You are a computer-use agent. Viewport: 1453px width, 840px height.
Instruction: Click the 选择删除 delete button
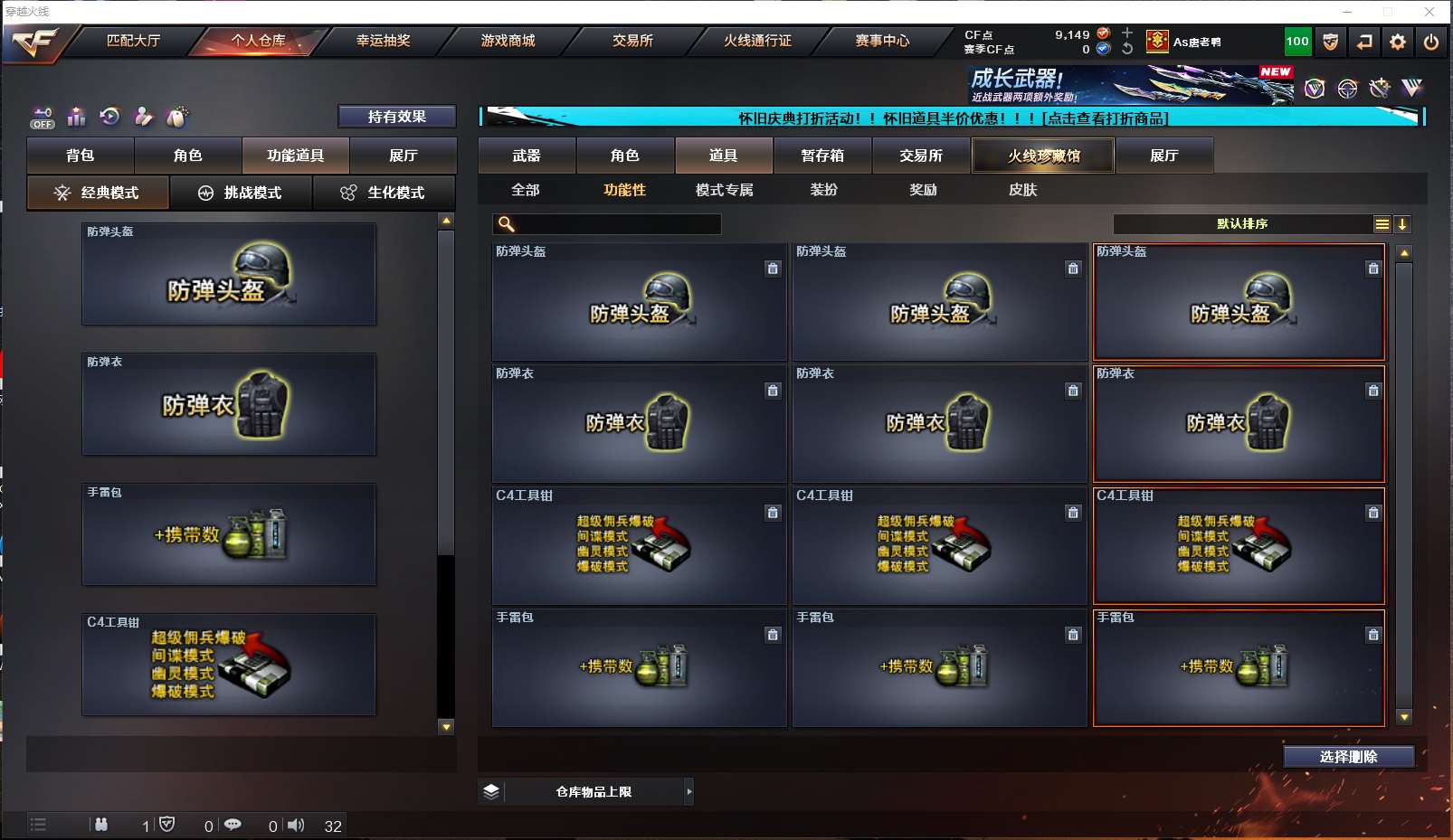(1348, 757)
